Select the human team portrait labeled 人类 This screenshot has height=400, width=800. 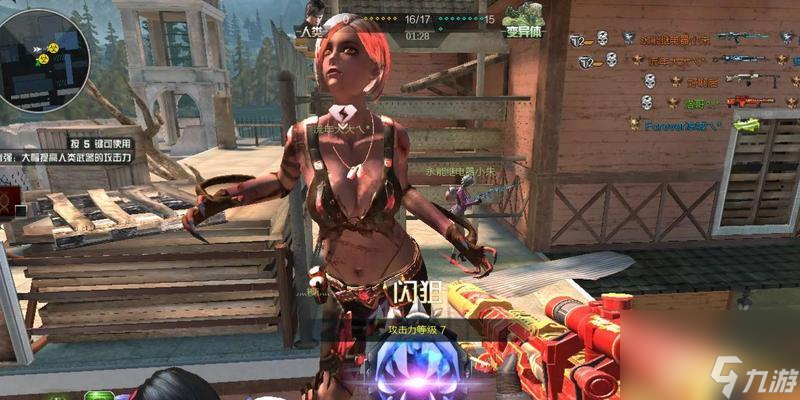coord(315,18)
